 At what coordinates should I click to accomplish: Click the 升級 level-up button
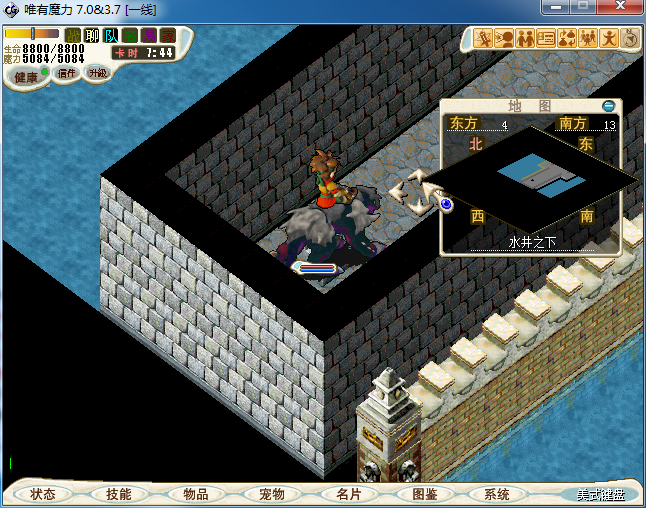point(97,73)
